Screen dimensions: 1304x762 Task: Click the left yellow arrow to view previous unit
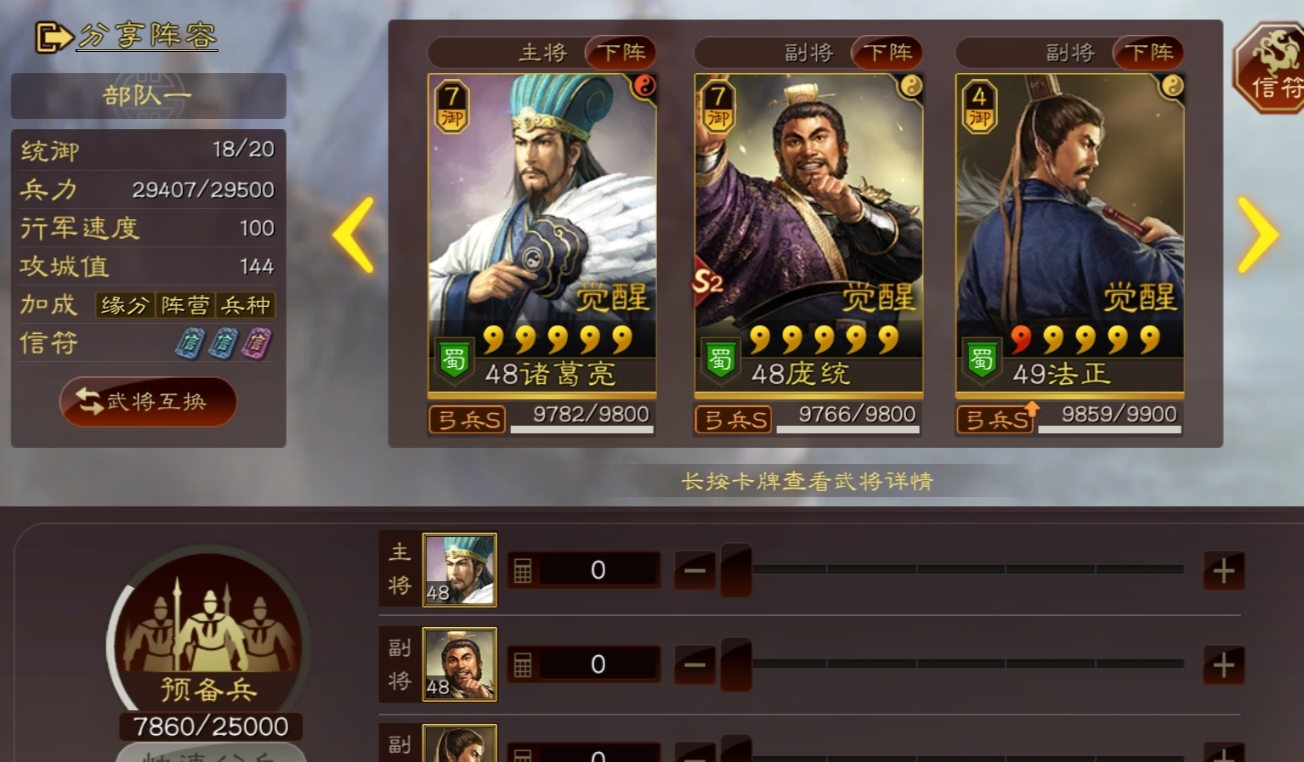click(355, 235)
